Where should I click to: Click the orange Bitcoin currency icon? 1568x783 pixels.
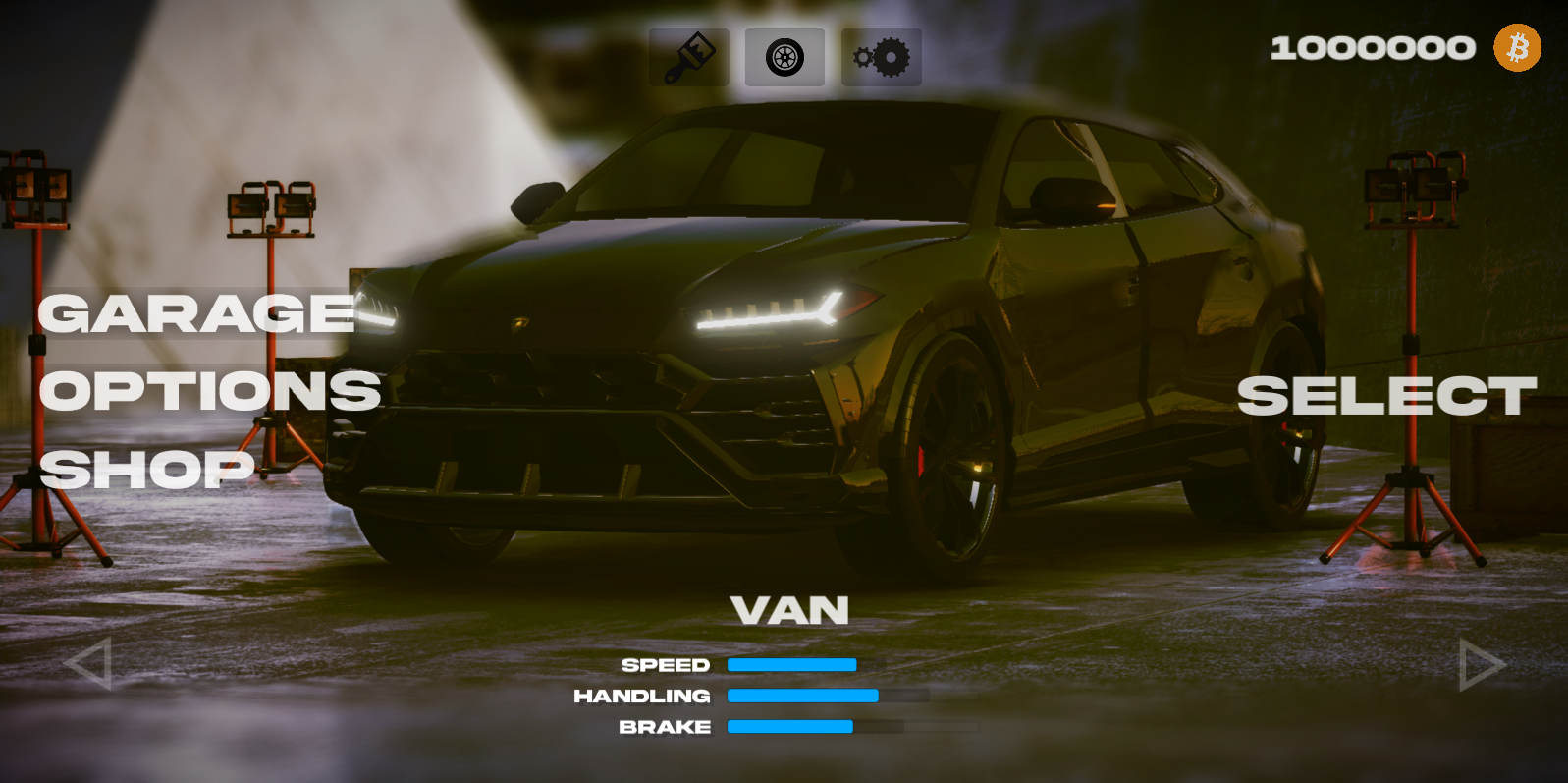point(1517,48)
